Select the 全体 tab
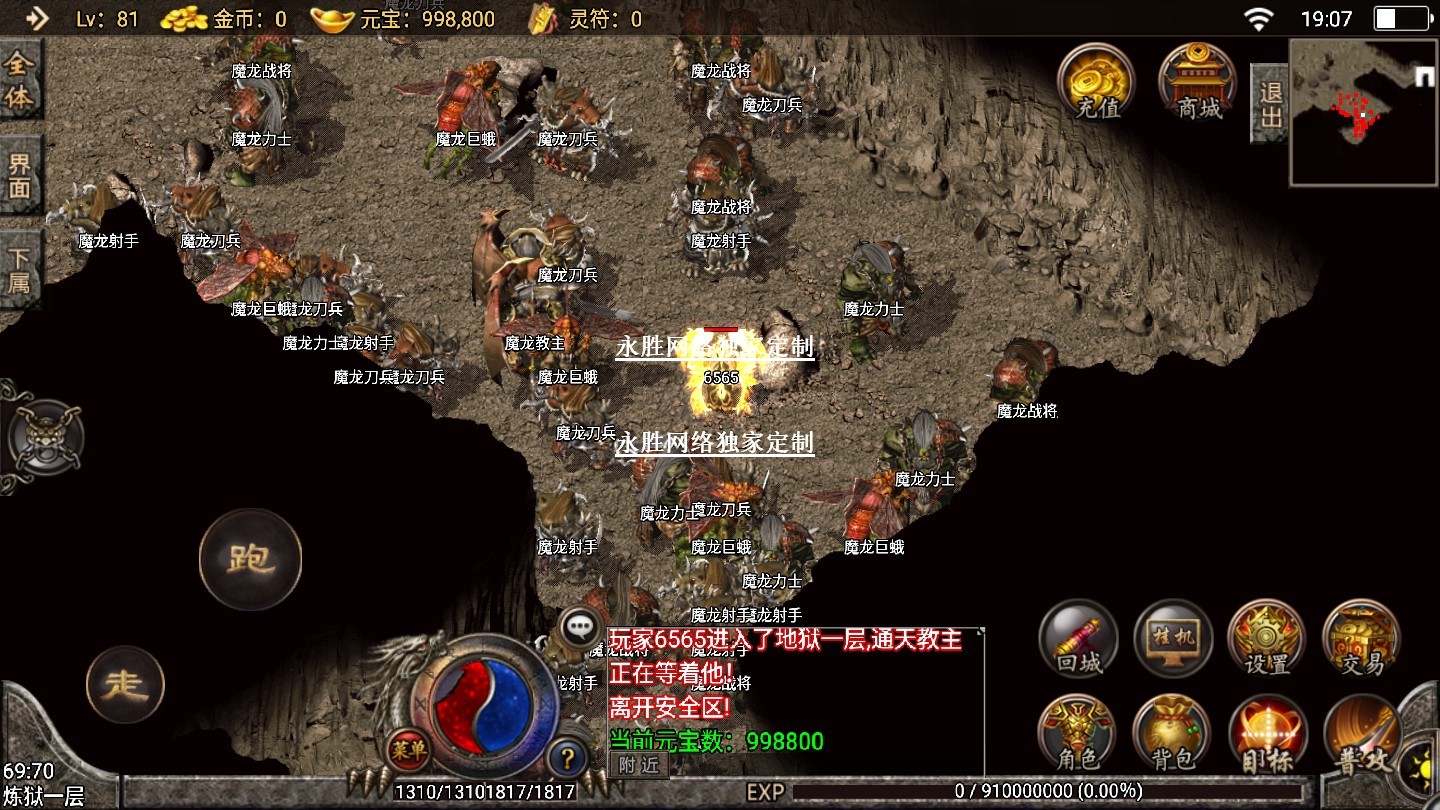The image size is (1440, 810). pos(20,82)
